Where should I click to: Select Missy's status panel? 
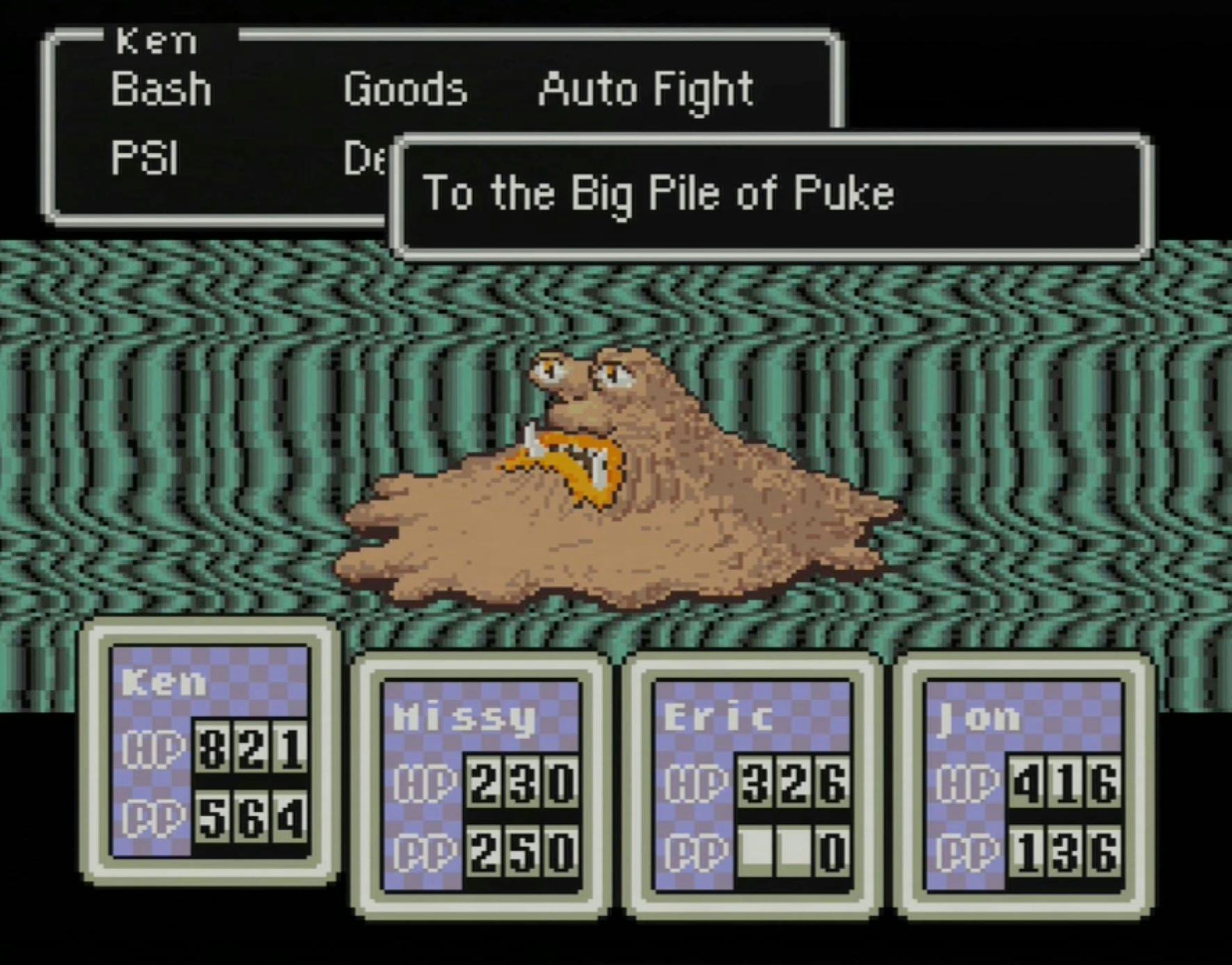coord(481,785)
